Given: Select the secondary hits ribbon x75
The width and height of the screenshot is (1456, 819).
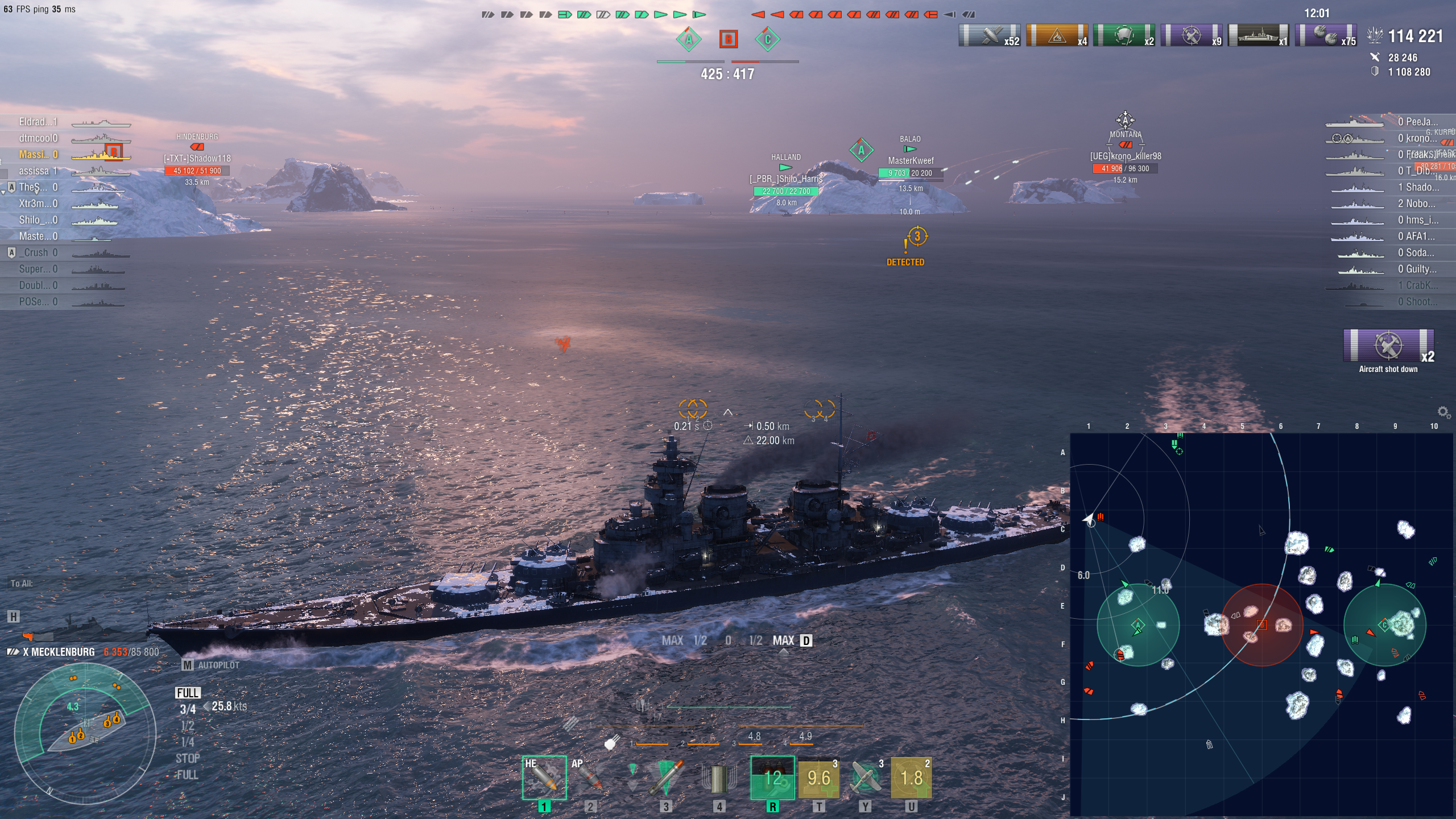Looking at the screenshot, I should click(x=1325, y=35).
